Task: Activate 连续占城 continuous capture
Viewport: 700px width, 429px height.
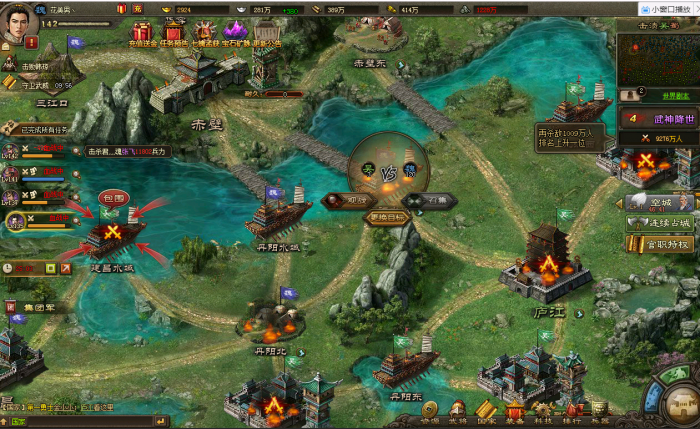Action: tap(660, 222)
